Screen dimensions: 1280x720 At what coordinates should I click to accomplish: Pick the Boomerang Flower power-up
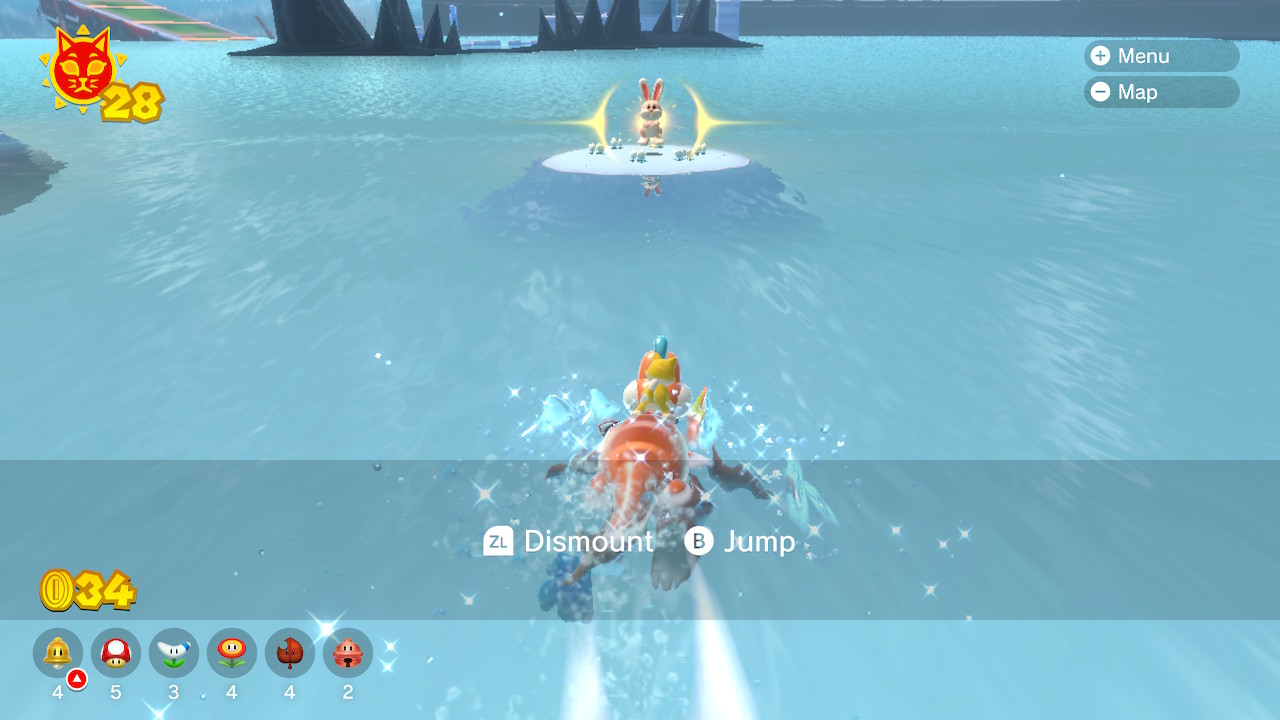[x=174, y=653]
